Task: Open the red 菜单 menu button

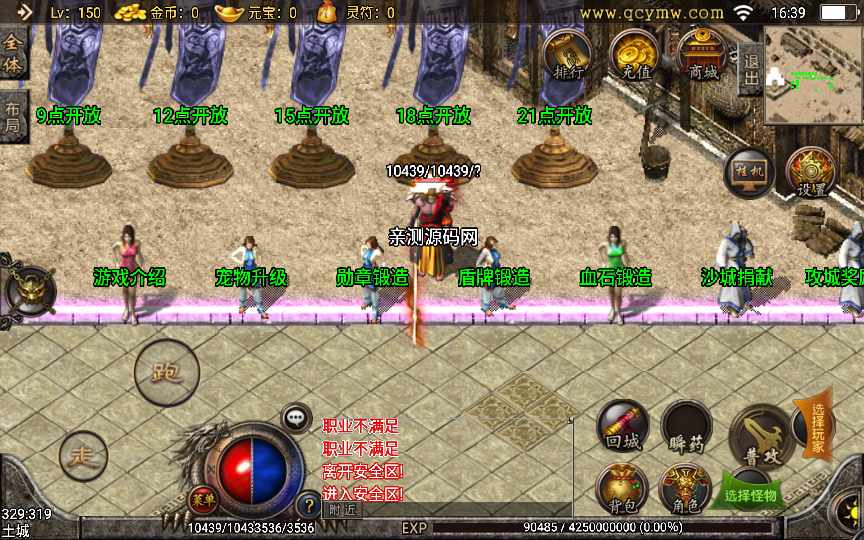Action: click(x=202, y=497)
